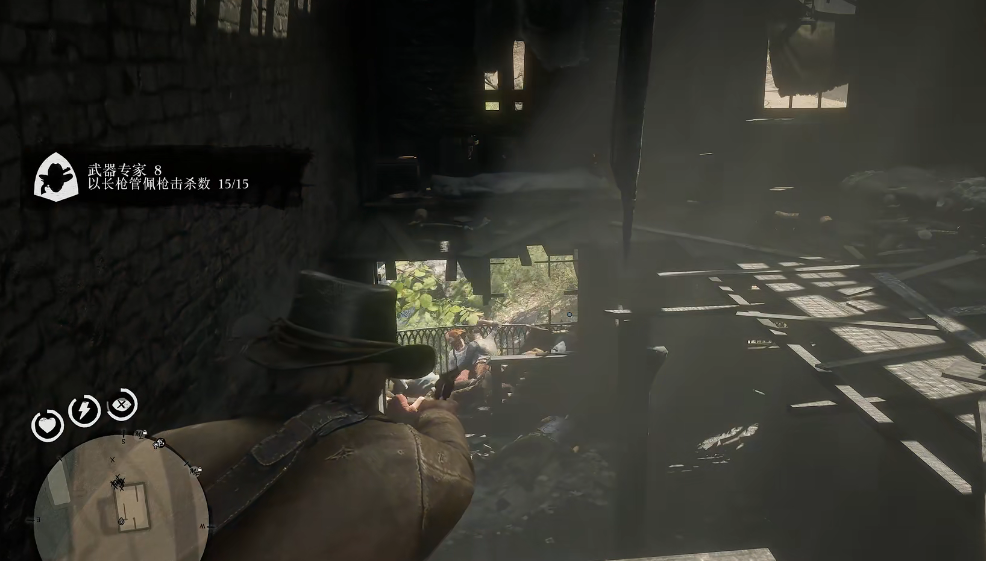Select the lightning bolt stamina core
This screenshot has width=986, height=561.
pos(85,410)
